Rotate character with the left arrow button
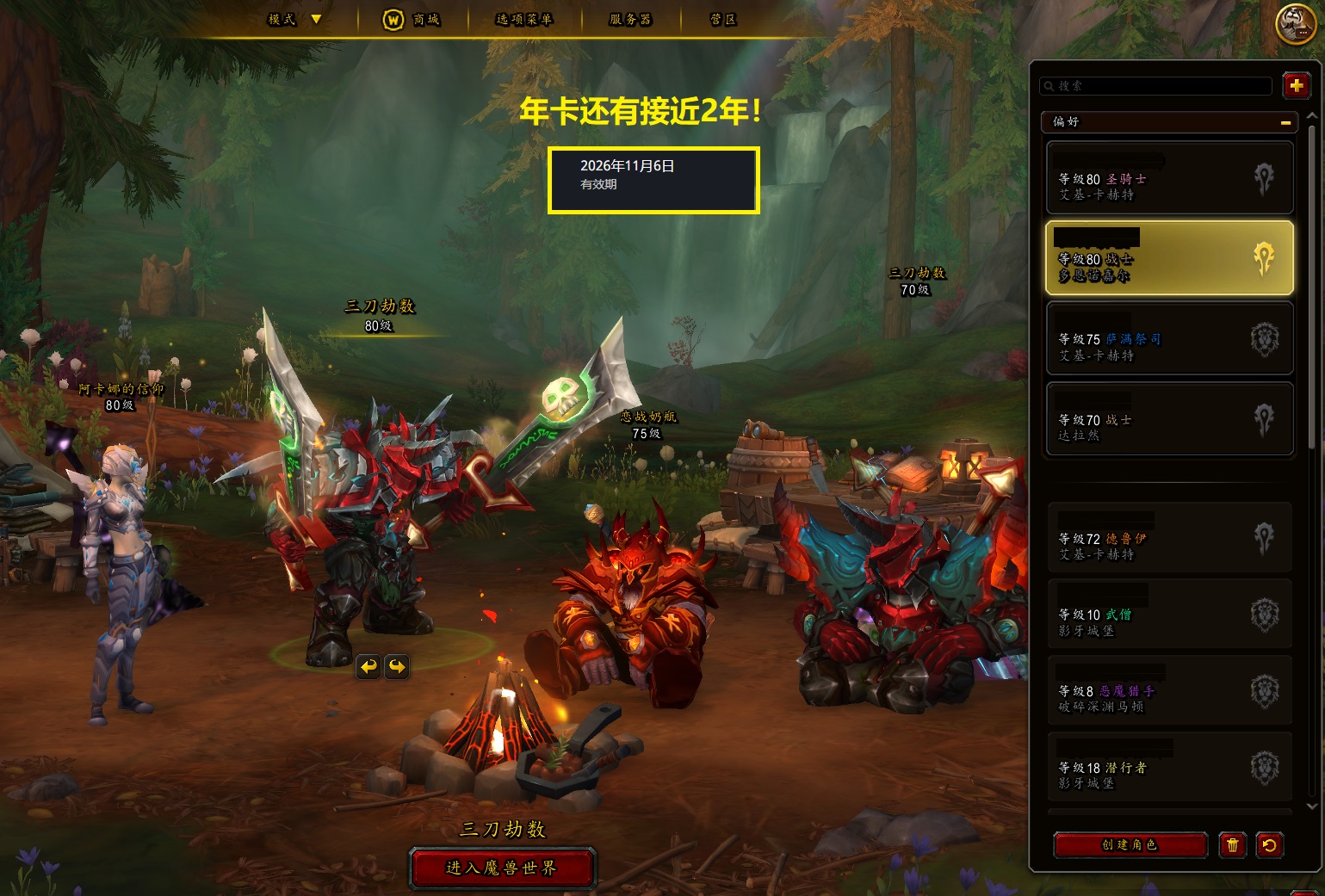This screenshot has width=1325, height=896. tap(368, 666)
